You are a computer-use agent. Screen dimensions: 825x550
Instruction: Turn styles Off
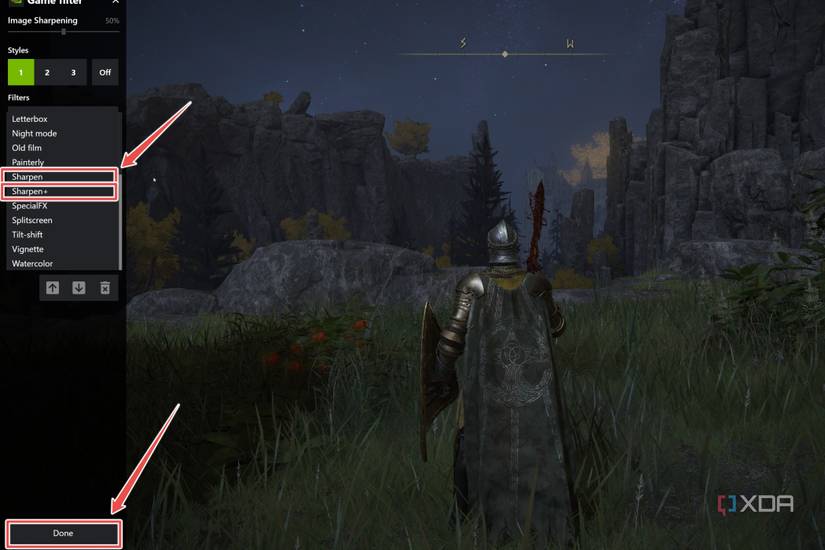click(x=105, y=72)
